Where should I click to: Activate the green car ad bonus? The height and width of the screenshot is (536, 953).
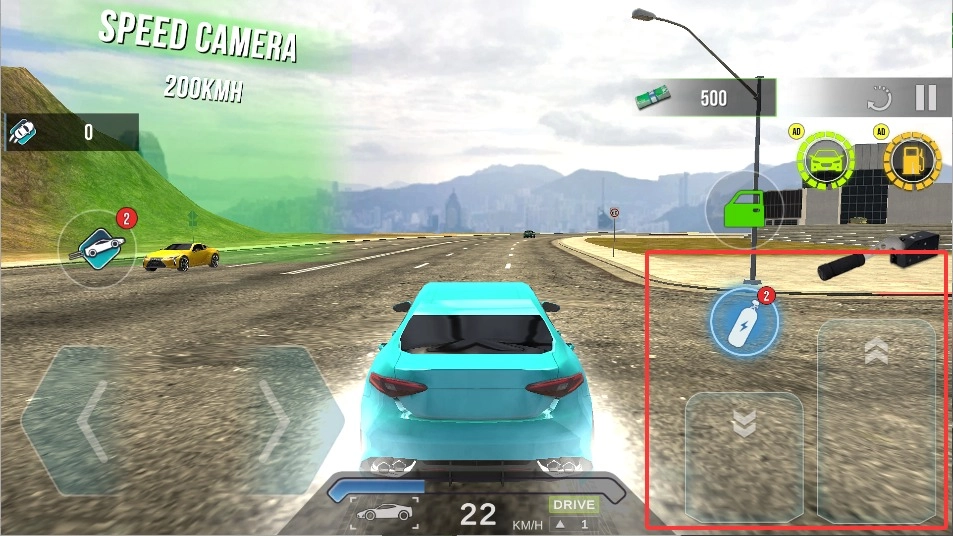point(826,160)
